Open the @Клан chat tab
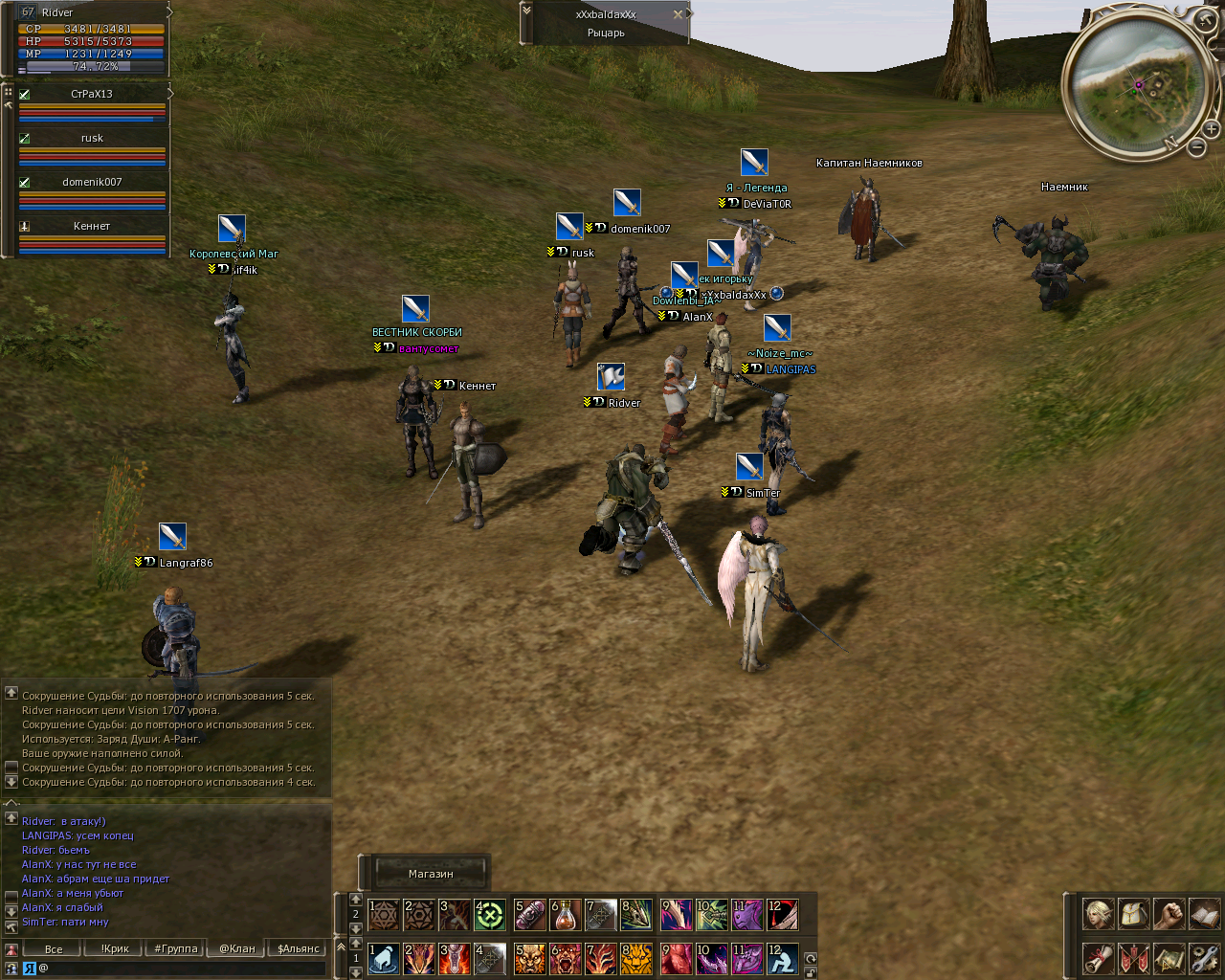1225x980 pixels. [x=237, y=949]
